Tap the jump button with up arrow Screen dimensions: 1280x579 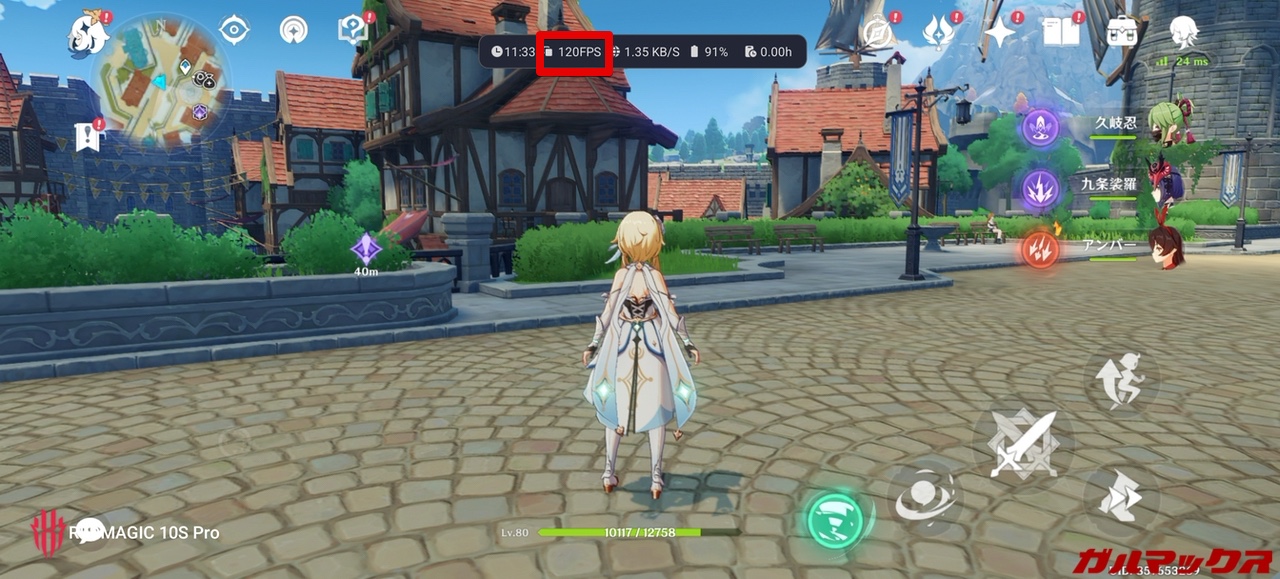(1122, 380)
